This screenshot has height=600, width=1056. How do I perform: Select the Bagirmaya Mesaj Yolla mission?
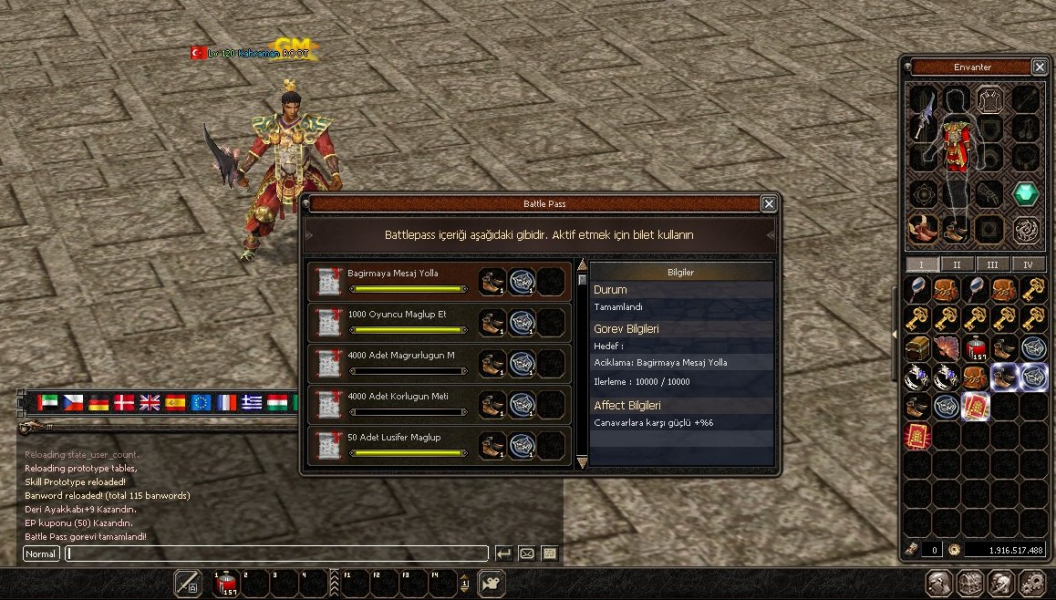pyautogui.click(x=393, y=282)
